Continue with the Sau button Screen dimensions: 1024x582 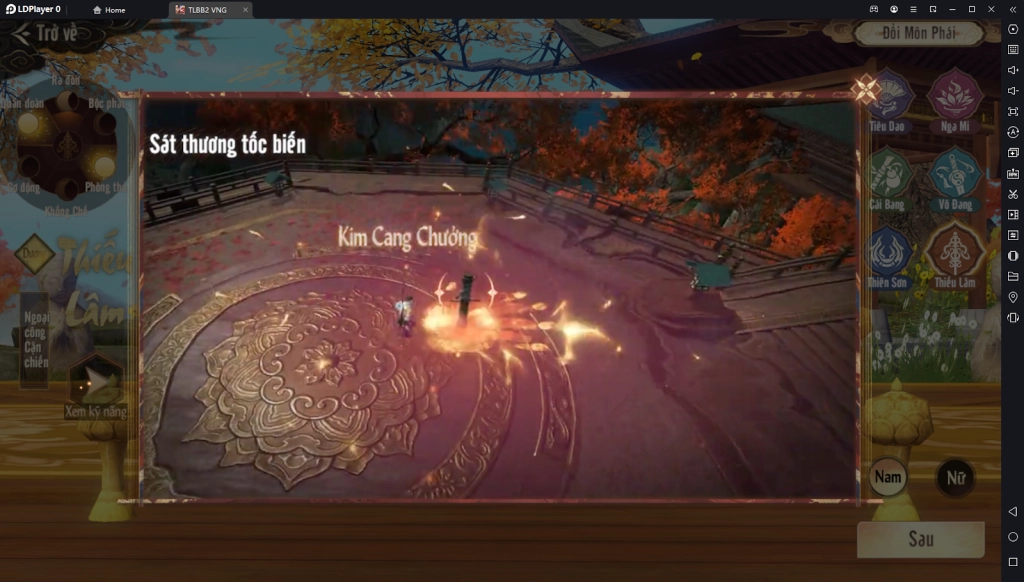pyautogui.click(x=920, y=539)
